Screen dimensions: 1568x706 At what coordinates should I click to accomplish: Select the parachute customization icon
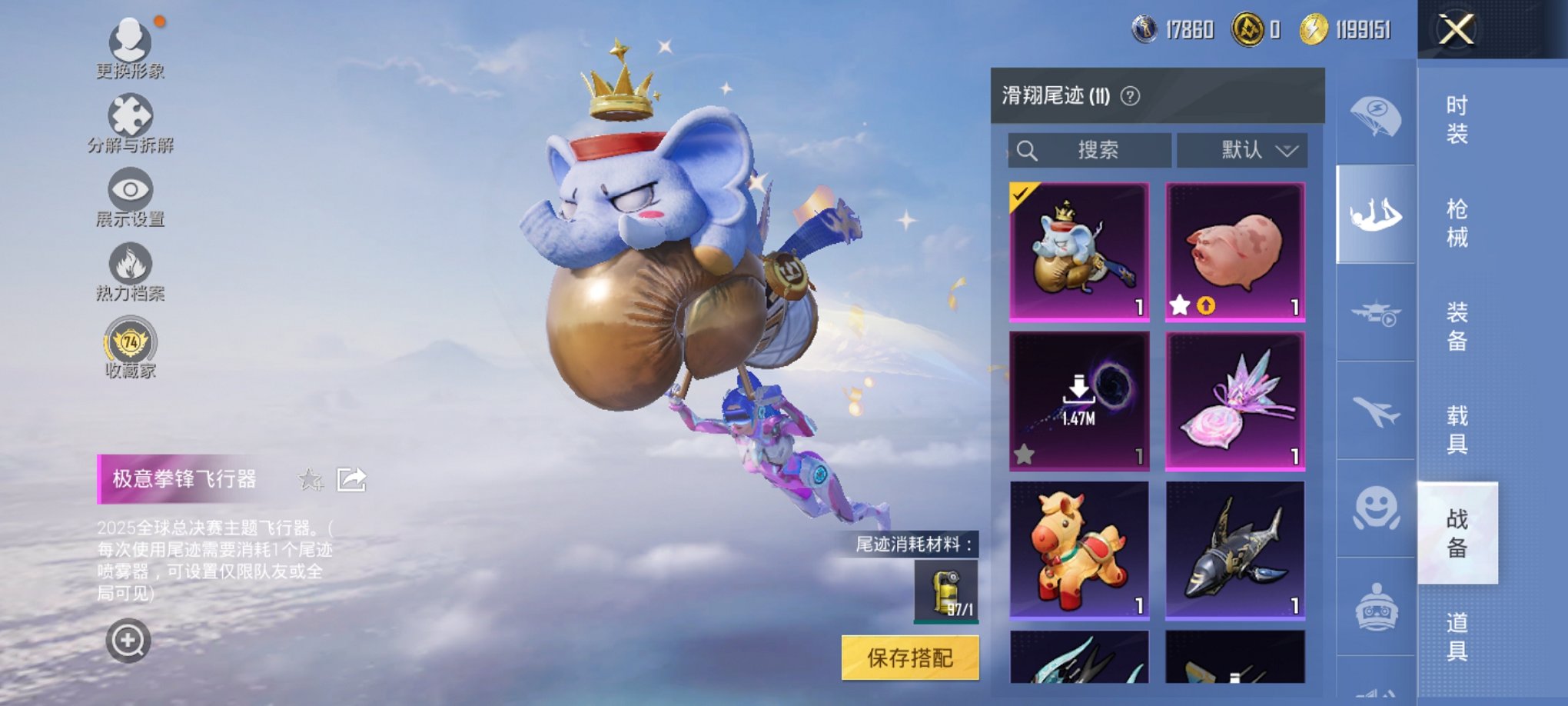click(x=1376, y=115)
